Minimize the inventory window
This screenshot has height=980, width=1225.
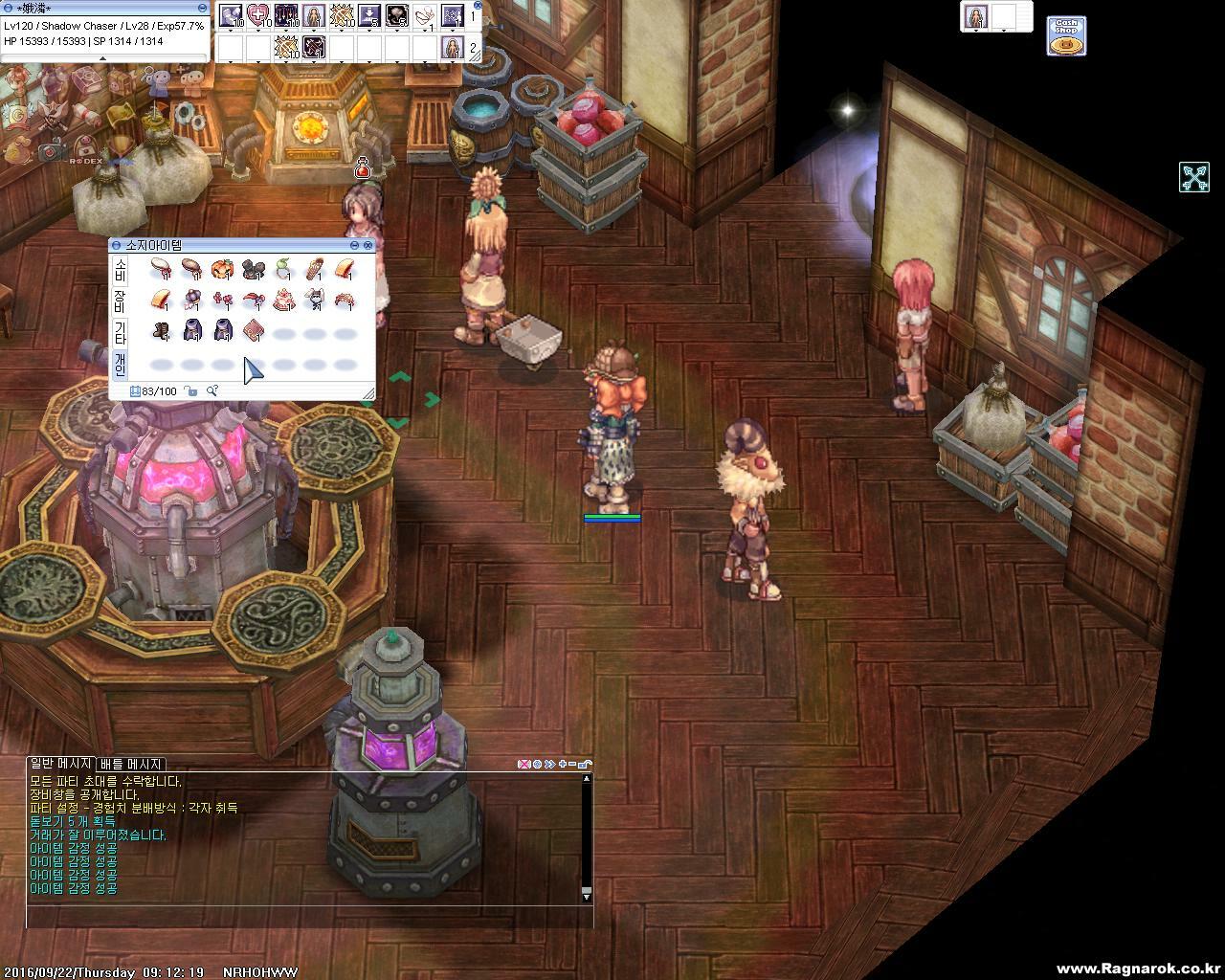click(354, 246)
